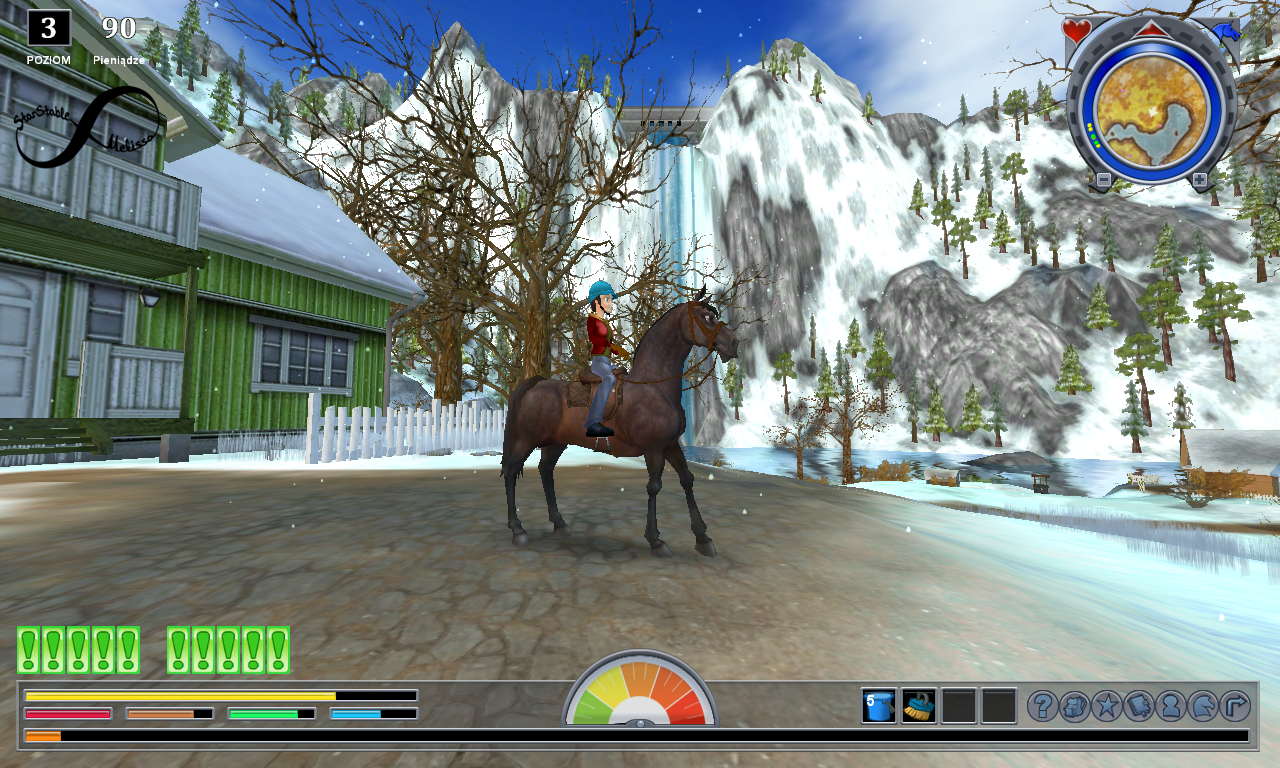Click the red compass triangle above the minimap
The width and height of the screenshot is (1280, 768).
[x=1152, y=30]
